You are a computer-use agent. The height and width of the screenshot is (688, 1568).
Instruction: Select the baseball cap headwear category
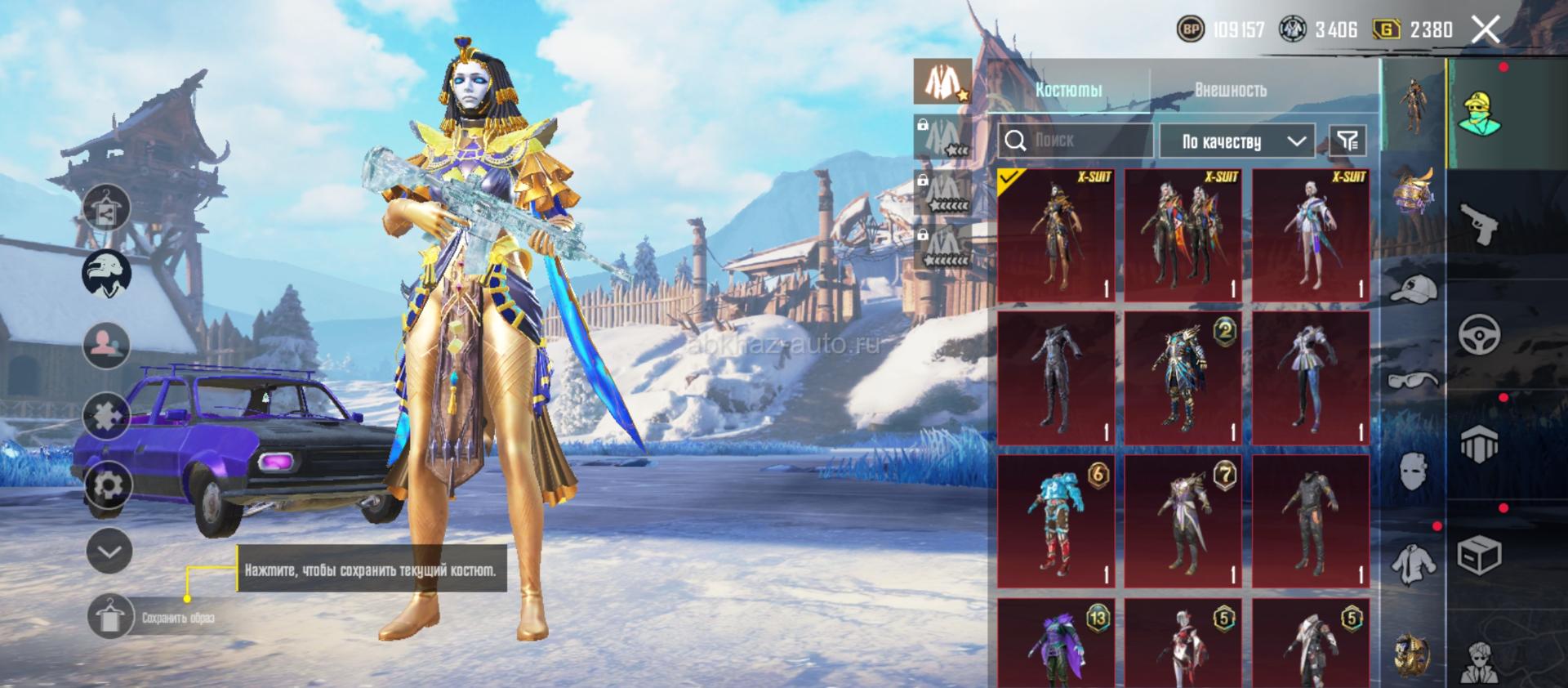point(1414,288)
